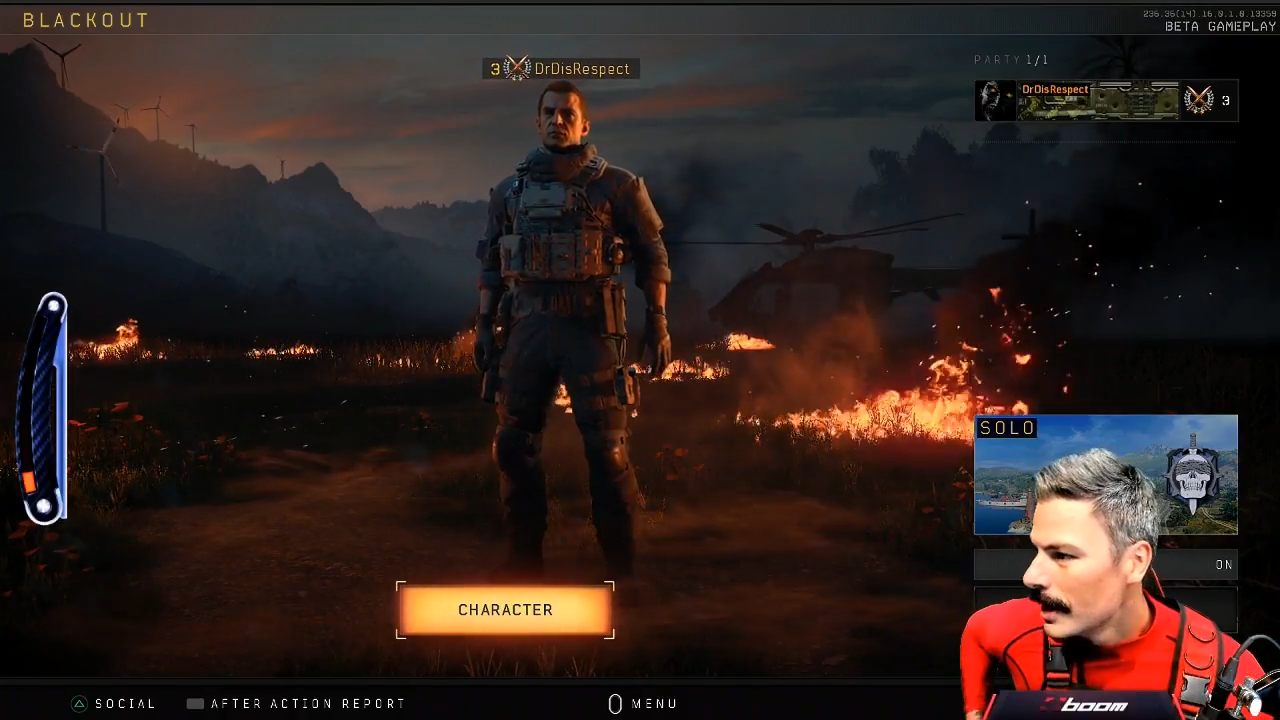Image resolution: width=1280 pixels, height=720 pixels.
Task: Click the DrDisRespect nameplate above the character
Action: [560, 69]
